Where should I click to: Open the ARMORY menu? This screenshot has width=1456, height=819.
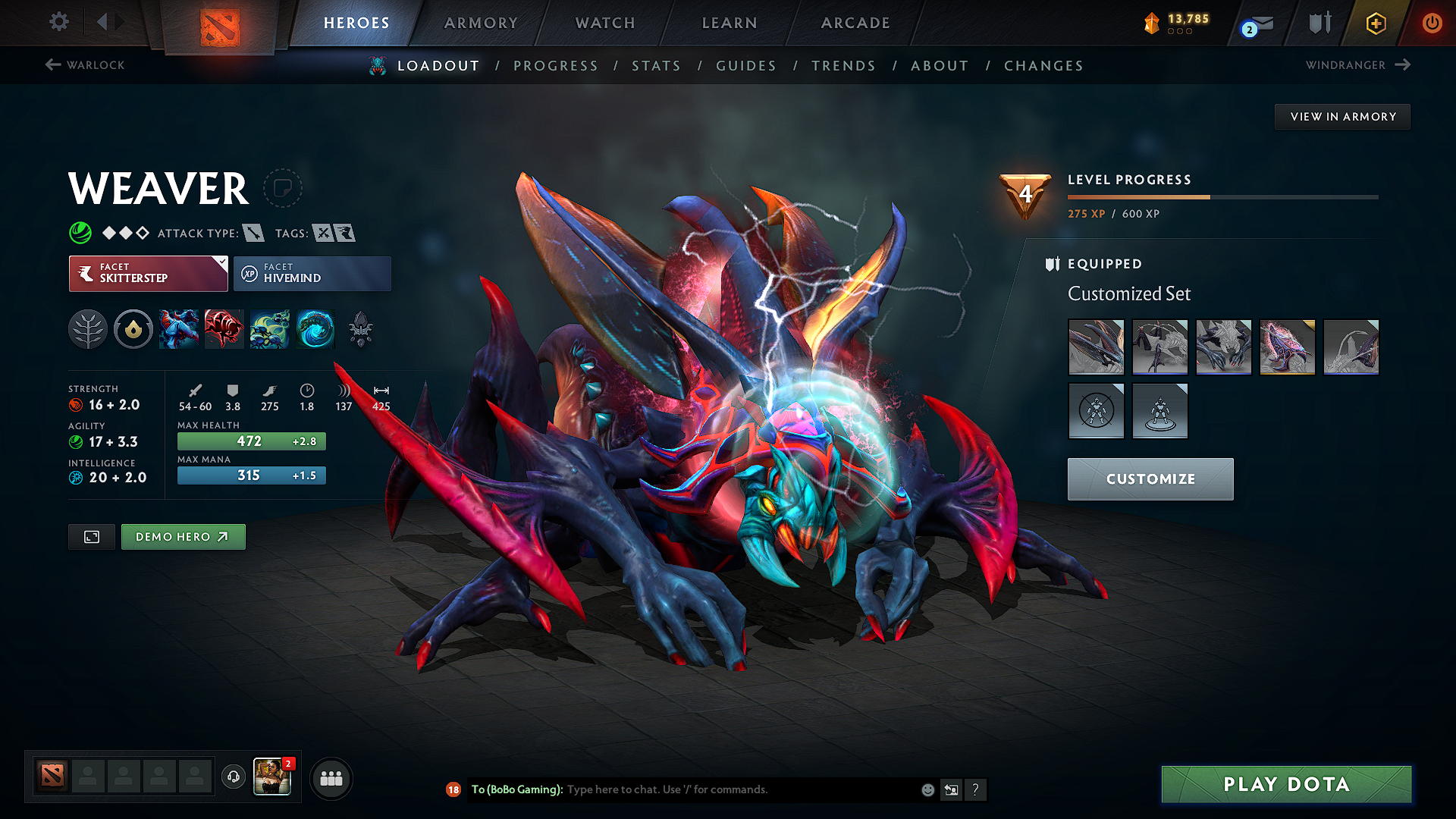(x=481, y=23)
